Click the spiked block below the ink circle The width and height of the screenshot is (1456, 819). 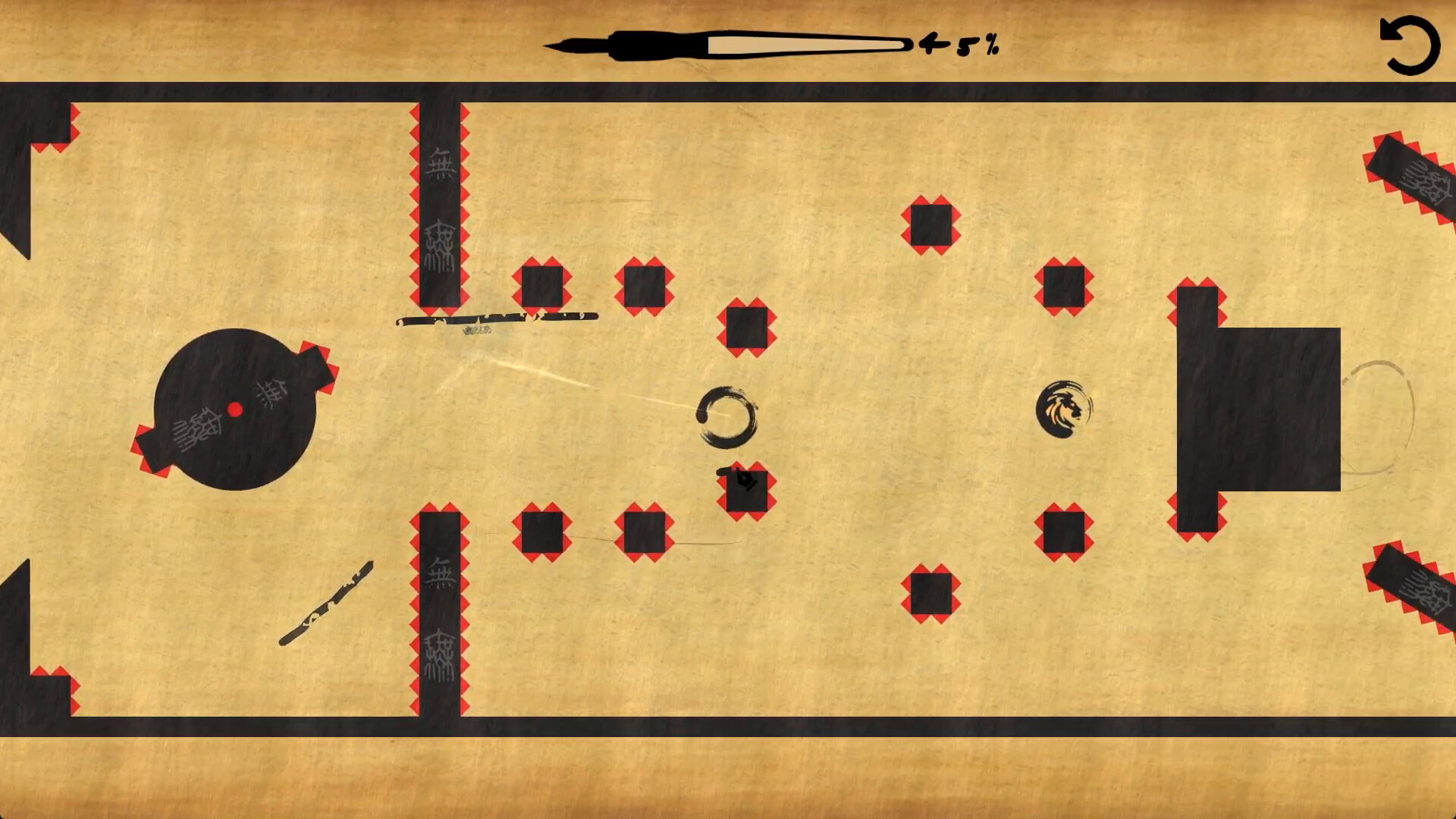point(745,492)
